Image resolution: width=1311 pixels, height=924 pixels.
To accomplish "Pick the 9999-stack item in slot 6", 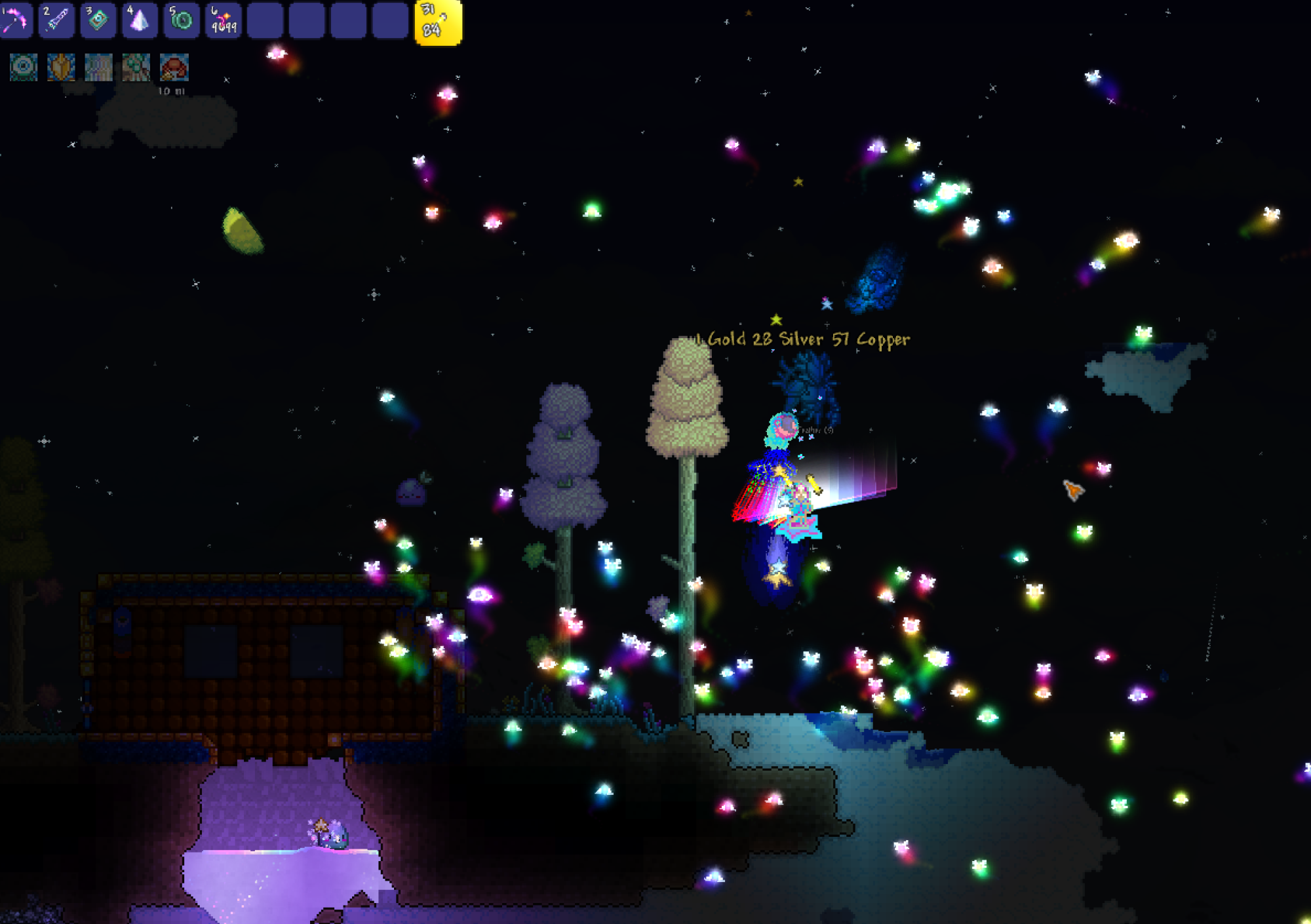I will 223,20.
